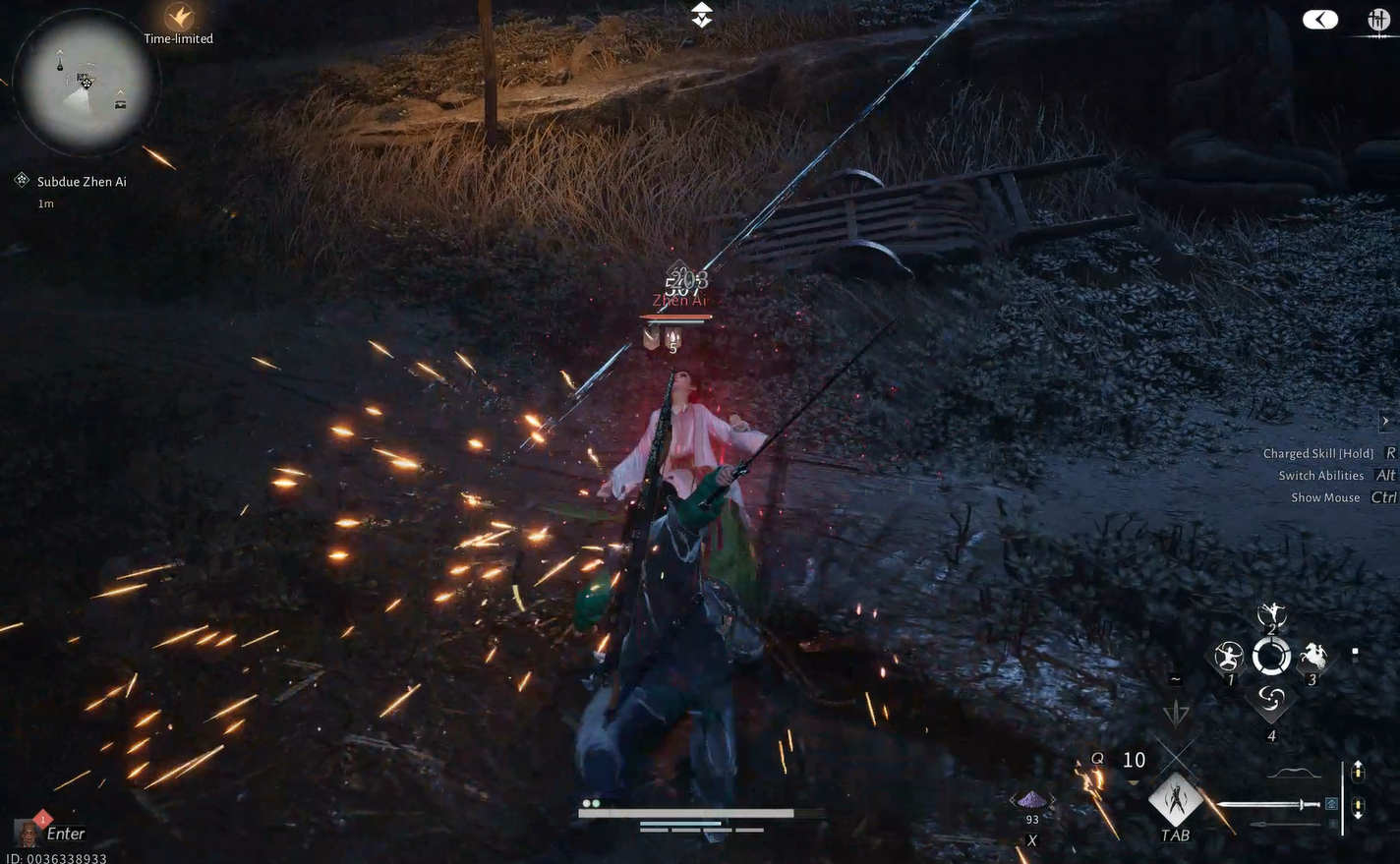Expand the side panel arrow above Charged Skill
The width and height of the screenshot is (1400, 864).
[x=1385, y=421]
